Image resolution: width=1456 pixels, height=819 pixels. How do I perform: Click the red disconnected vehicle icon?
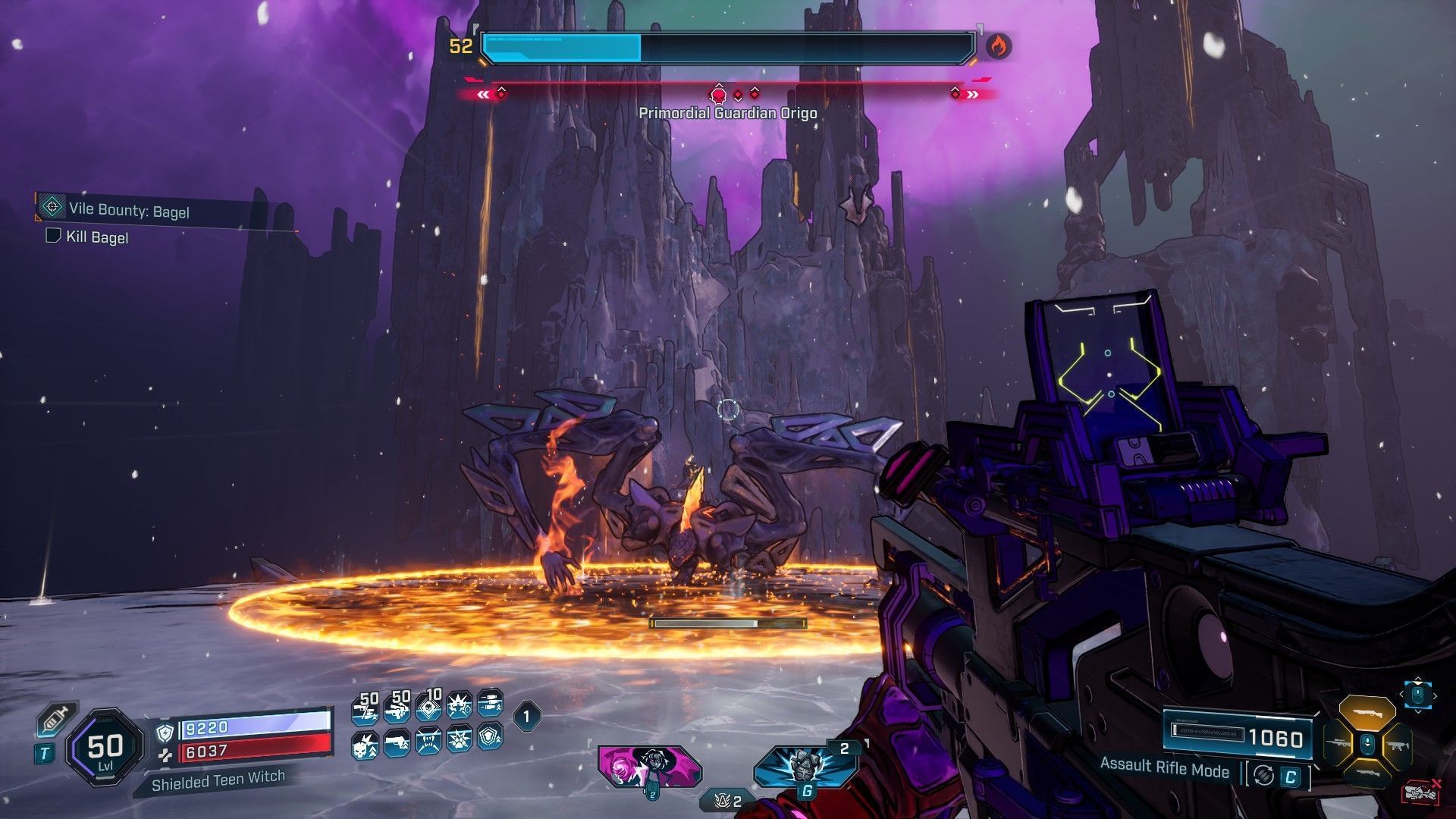(1422, 793)
